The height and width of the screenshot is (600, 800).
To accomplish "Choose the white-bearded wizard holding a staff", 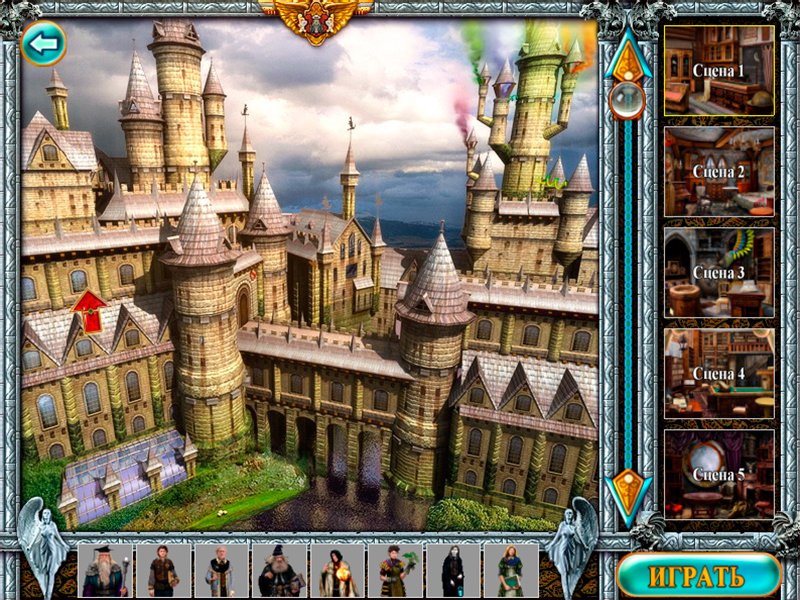I will click(104, 571).
